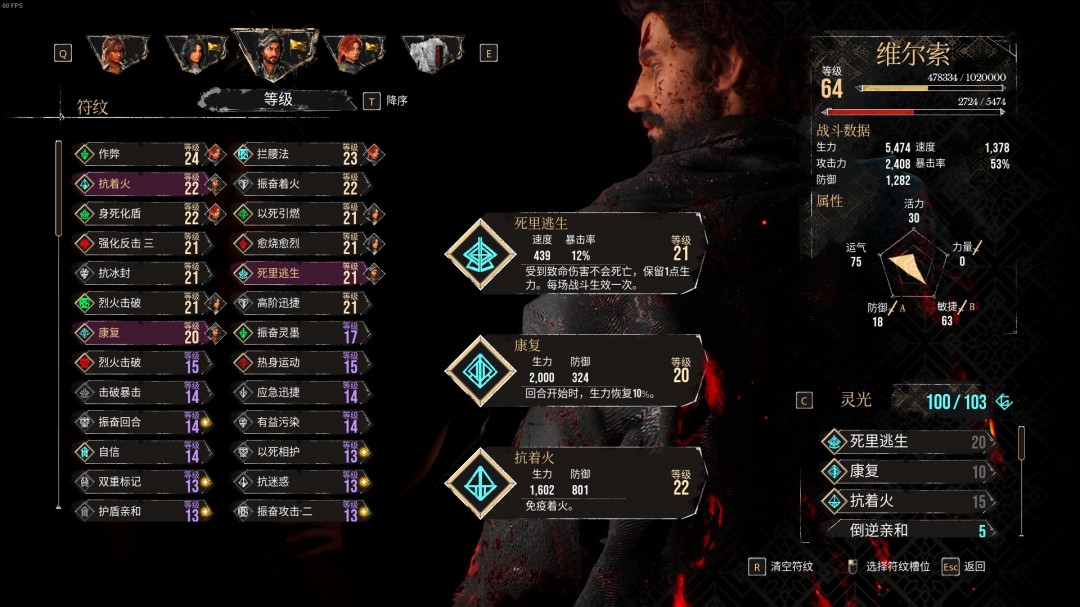The width and height of the screenshot is (1080, 607).
Task: Switch to the white stone-like character portrait
Action: [432, 54]
